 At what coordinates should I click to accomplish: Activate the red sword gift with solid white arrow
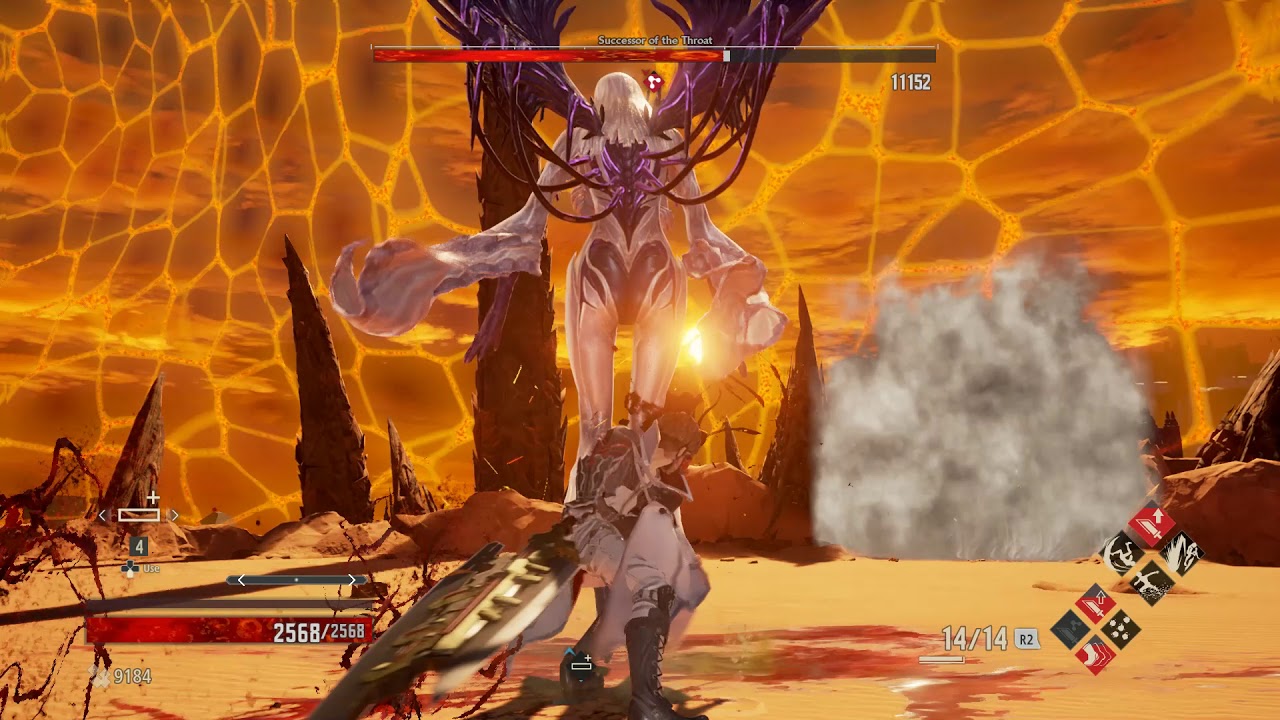point(1151,523)
